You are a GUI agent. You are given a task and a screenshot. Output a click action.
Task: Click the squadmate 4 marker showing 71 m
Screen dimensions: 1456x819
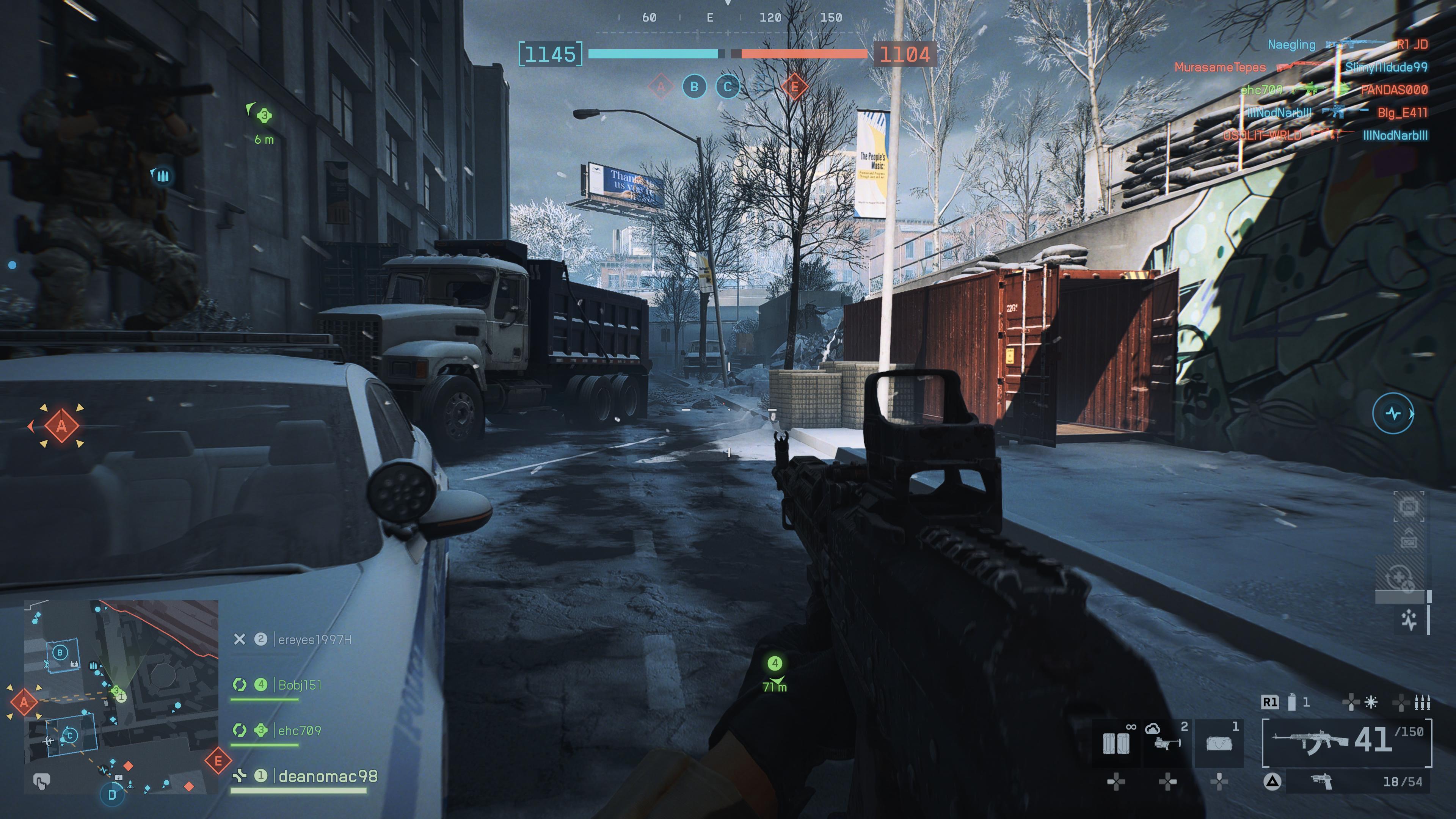coord(774,663)
